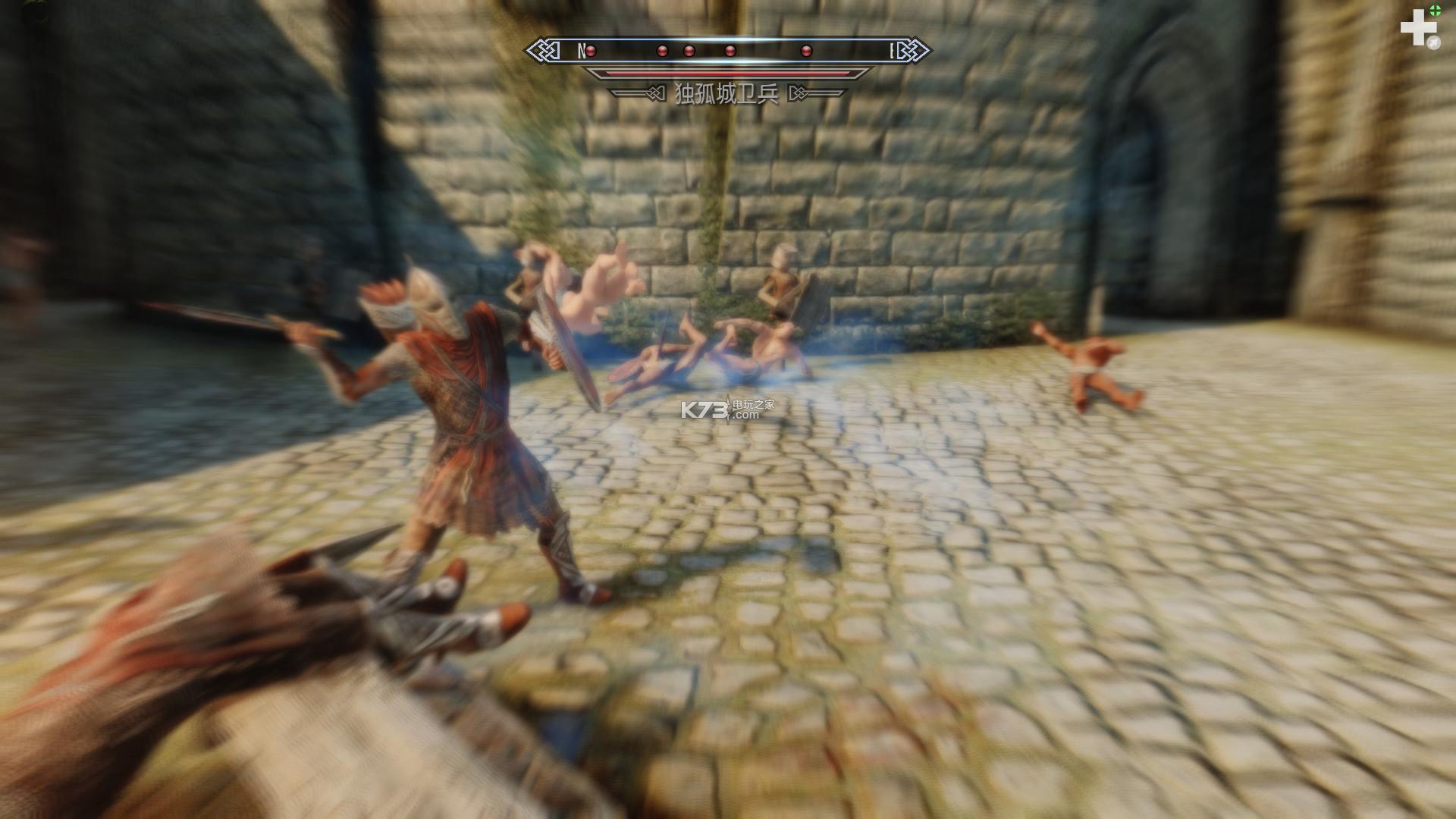1456x819 pixels.
Task: Click the green crosshair overlay icon
Action: pyautogui.click(x=1435, y=10)
